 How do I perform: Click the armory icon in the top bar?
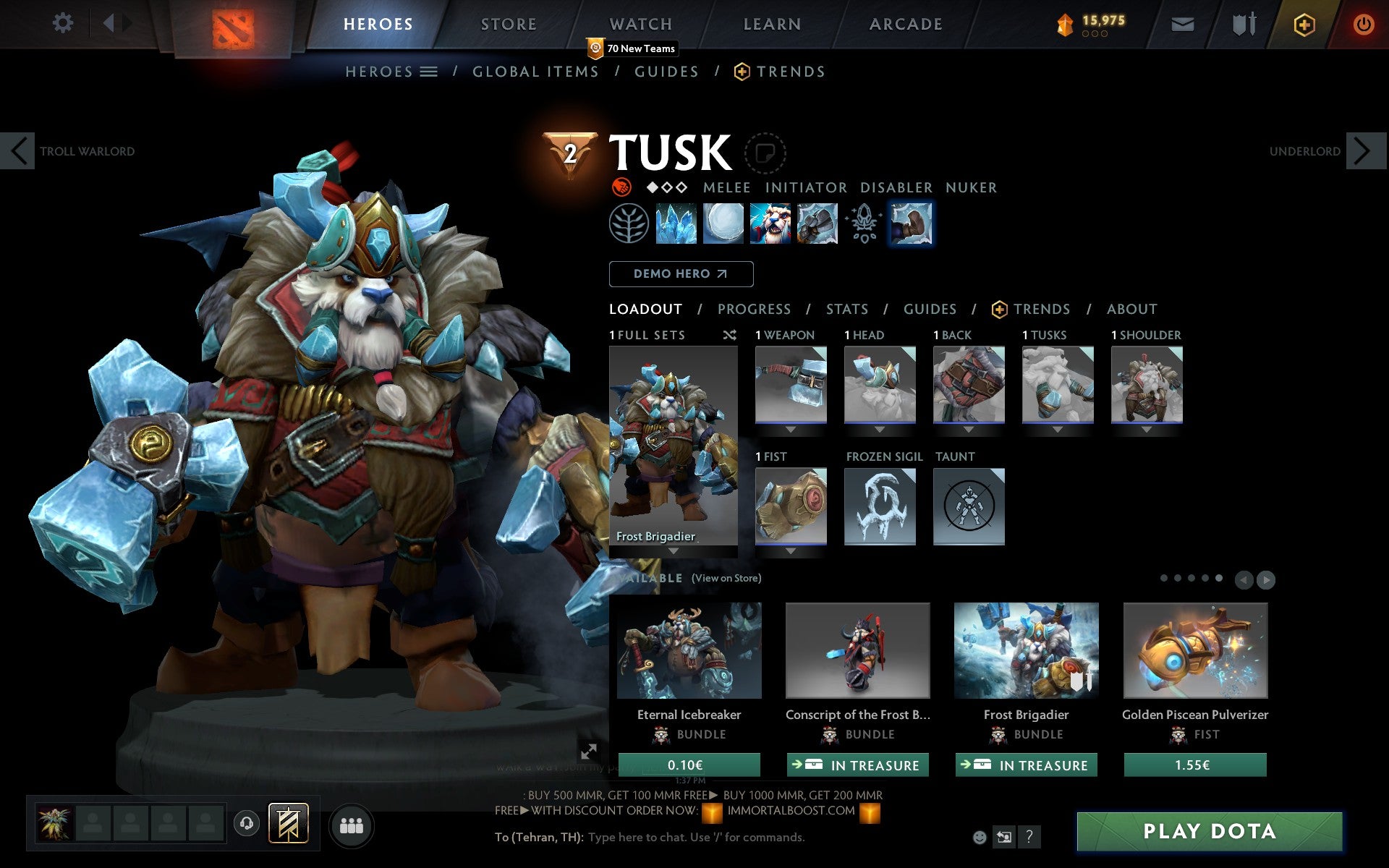(1243, 23)
